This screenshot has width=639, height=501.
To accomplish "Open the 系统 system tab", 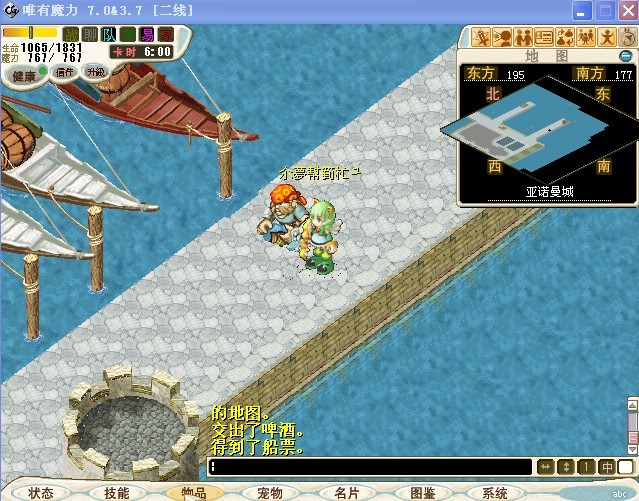I will pyautogui.click(x=495, y=493).
